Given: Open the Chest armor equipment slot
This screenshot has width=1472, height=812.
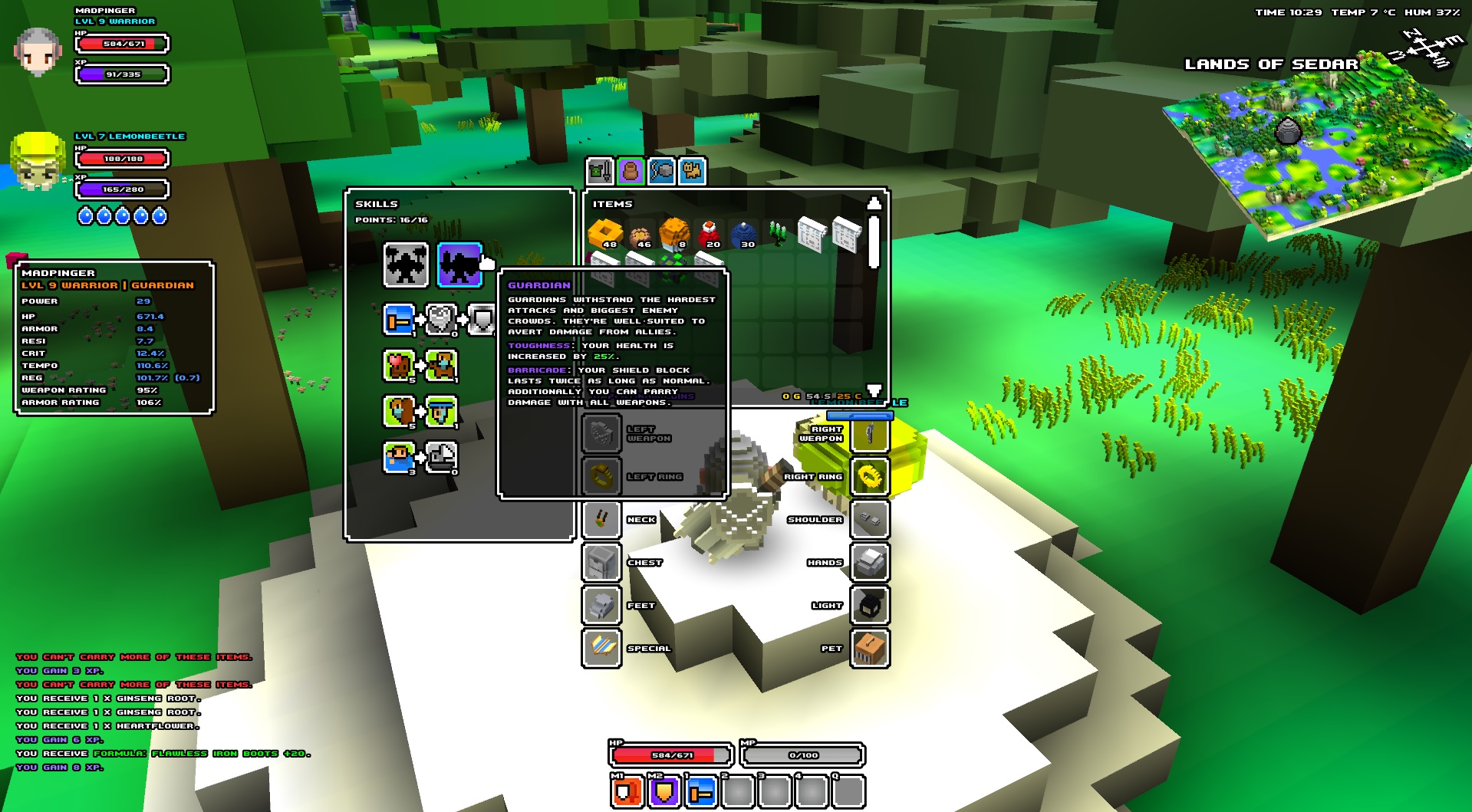Looking at the screenshot, I should (601, 562).
